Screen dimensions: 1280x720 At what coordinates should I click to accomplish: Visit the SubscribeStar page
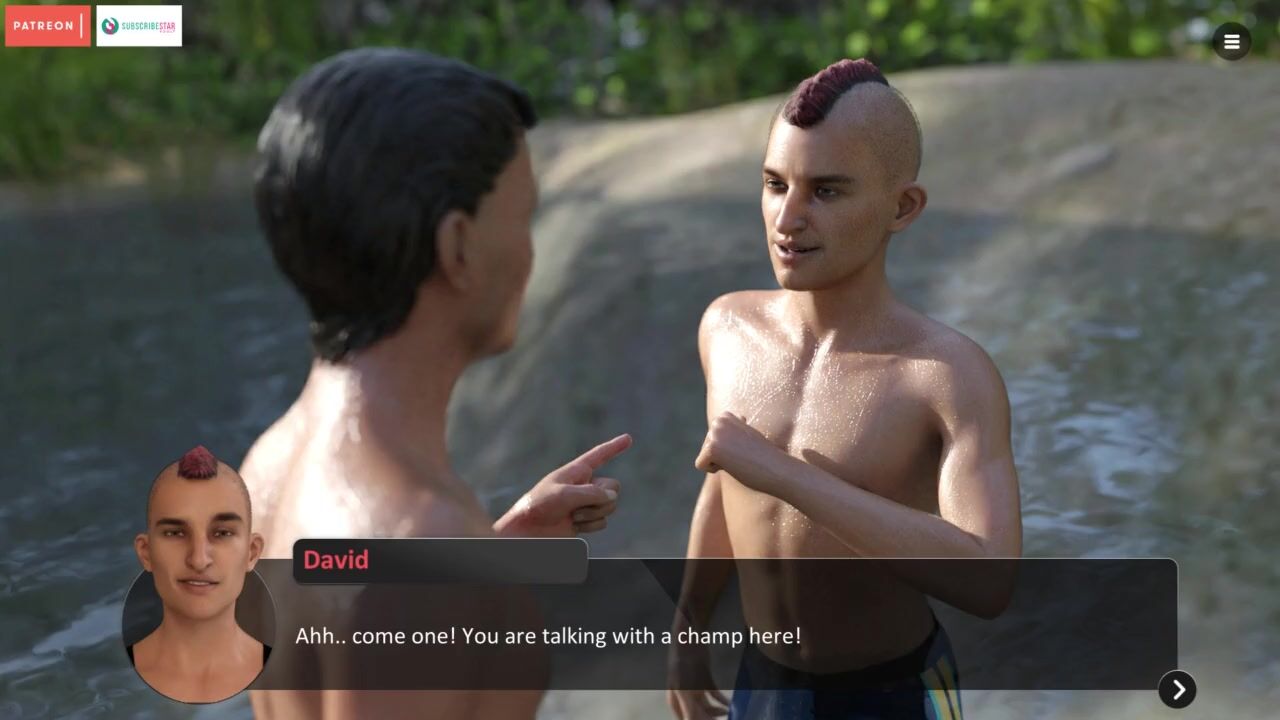(x=139, y=26)
